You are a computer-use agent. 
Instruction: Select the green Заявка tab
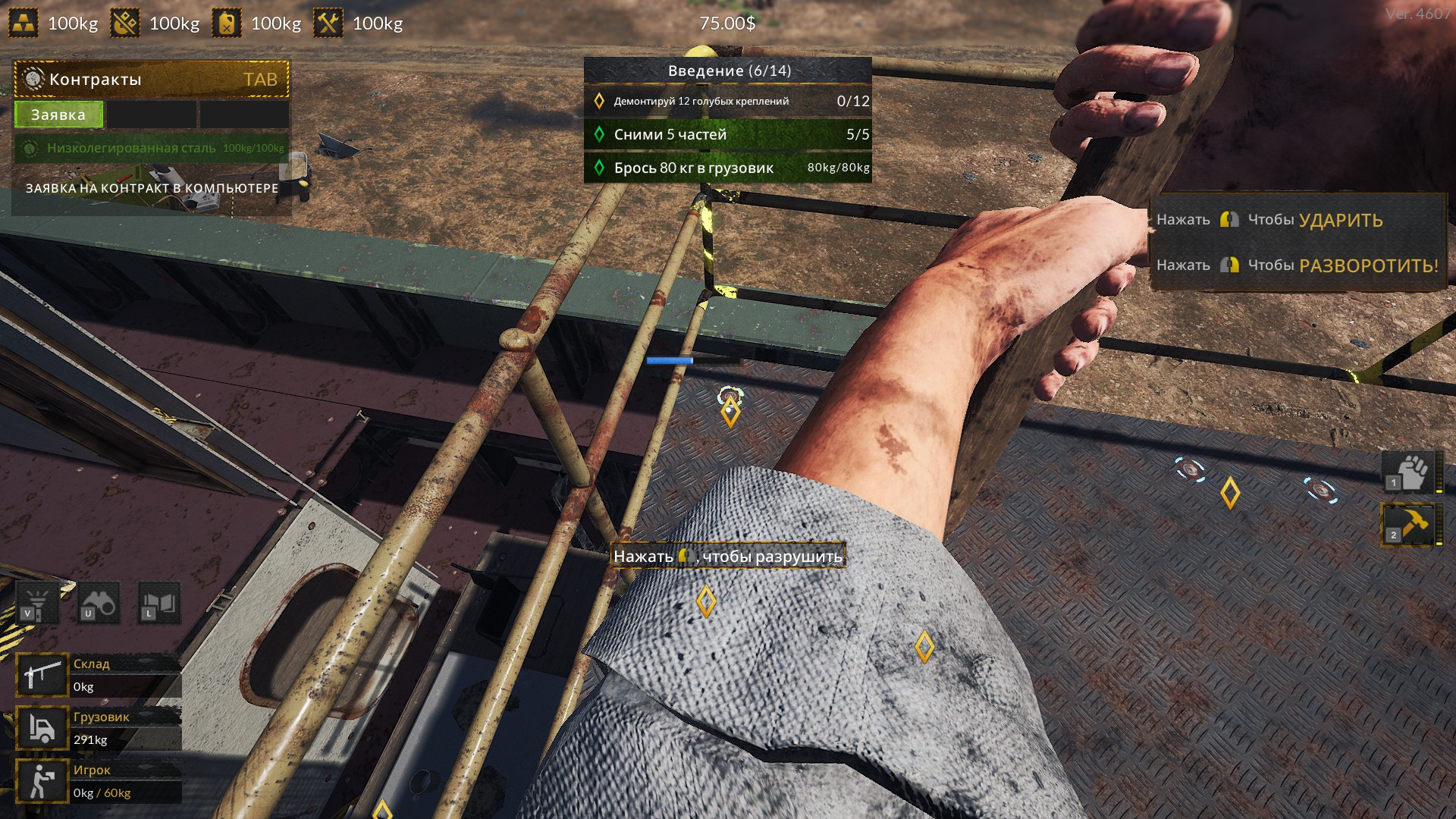pos(58,115)
